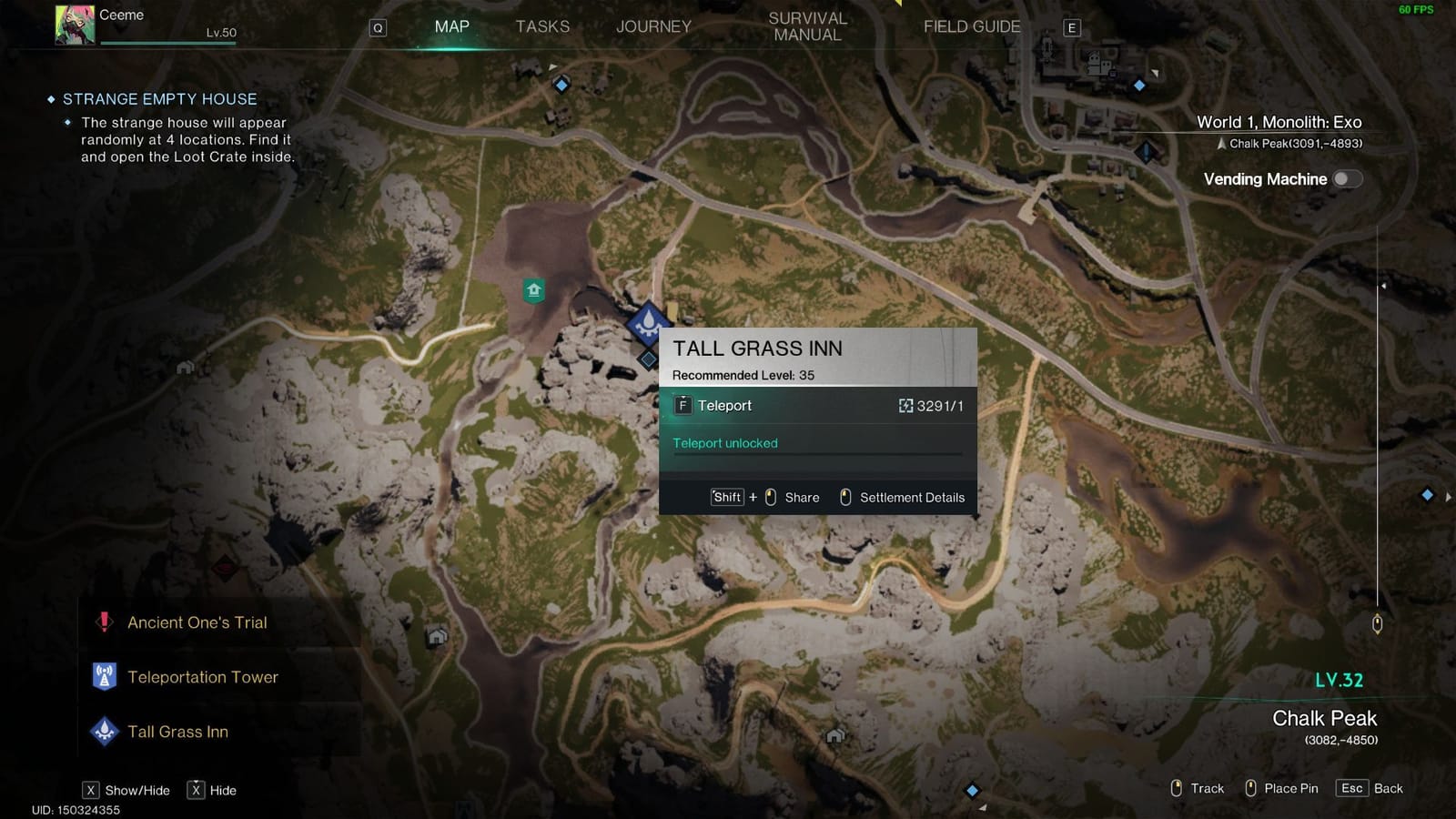Screen dimensions: 1456x819
Task: Go to the Field Guide tab
Action: (972, 26)
